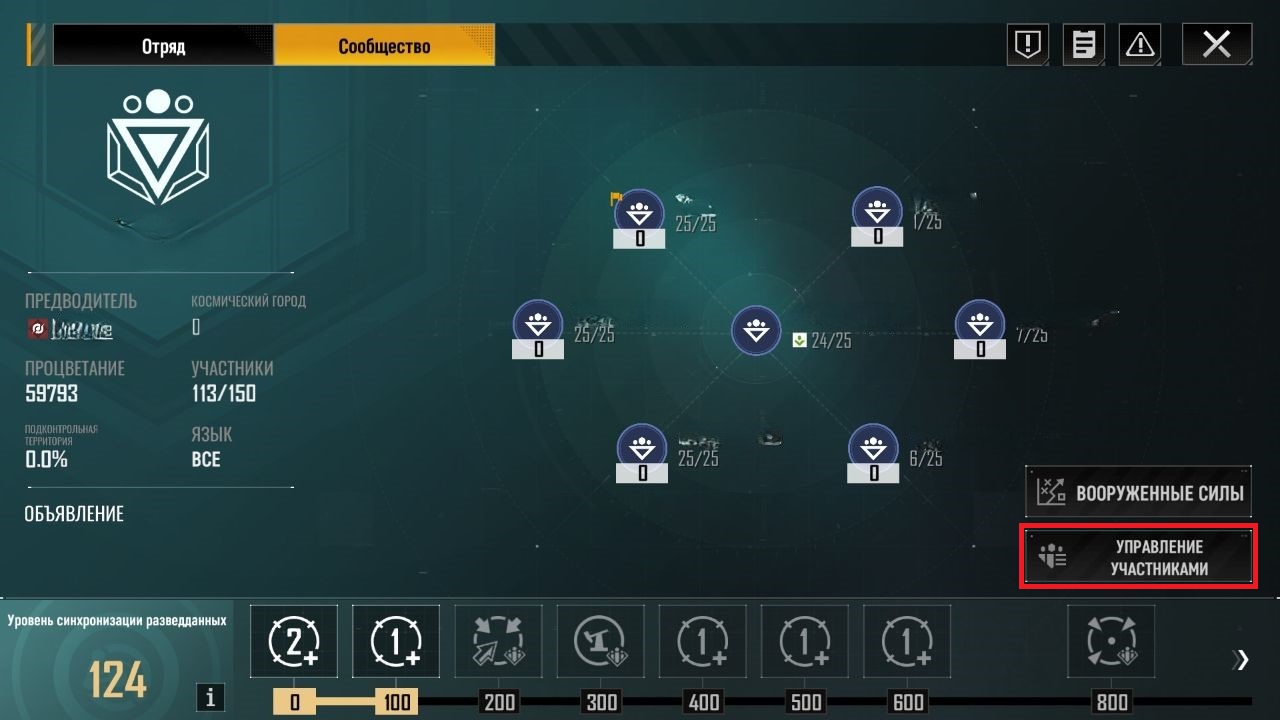
Task: Advance rewards with the right arrow
Action: click(1242, 659)
